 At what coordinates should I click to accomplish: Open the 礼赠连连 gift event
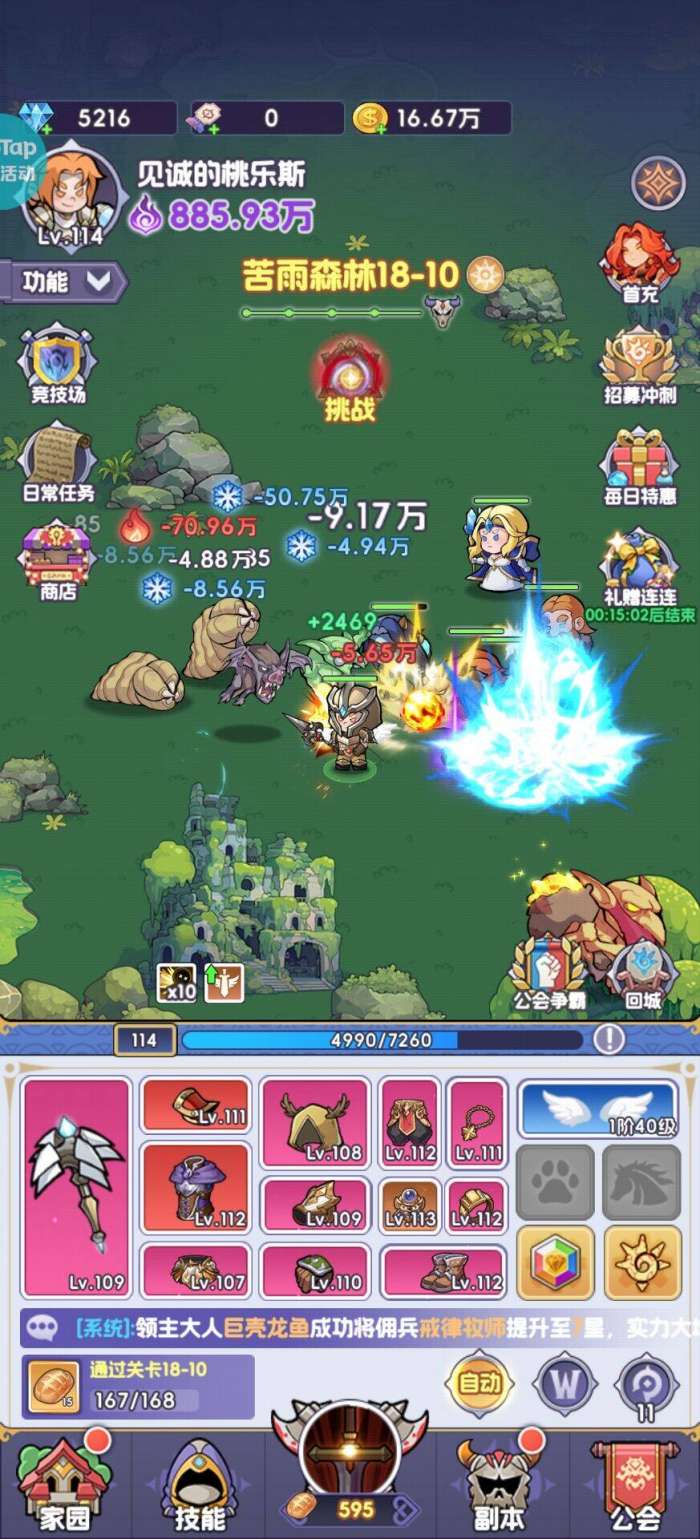639,565
